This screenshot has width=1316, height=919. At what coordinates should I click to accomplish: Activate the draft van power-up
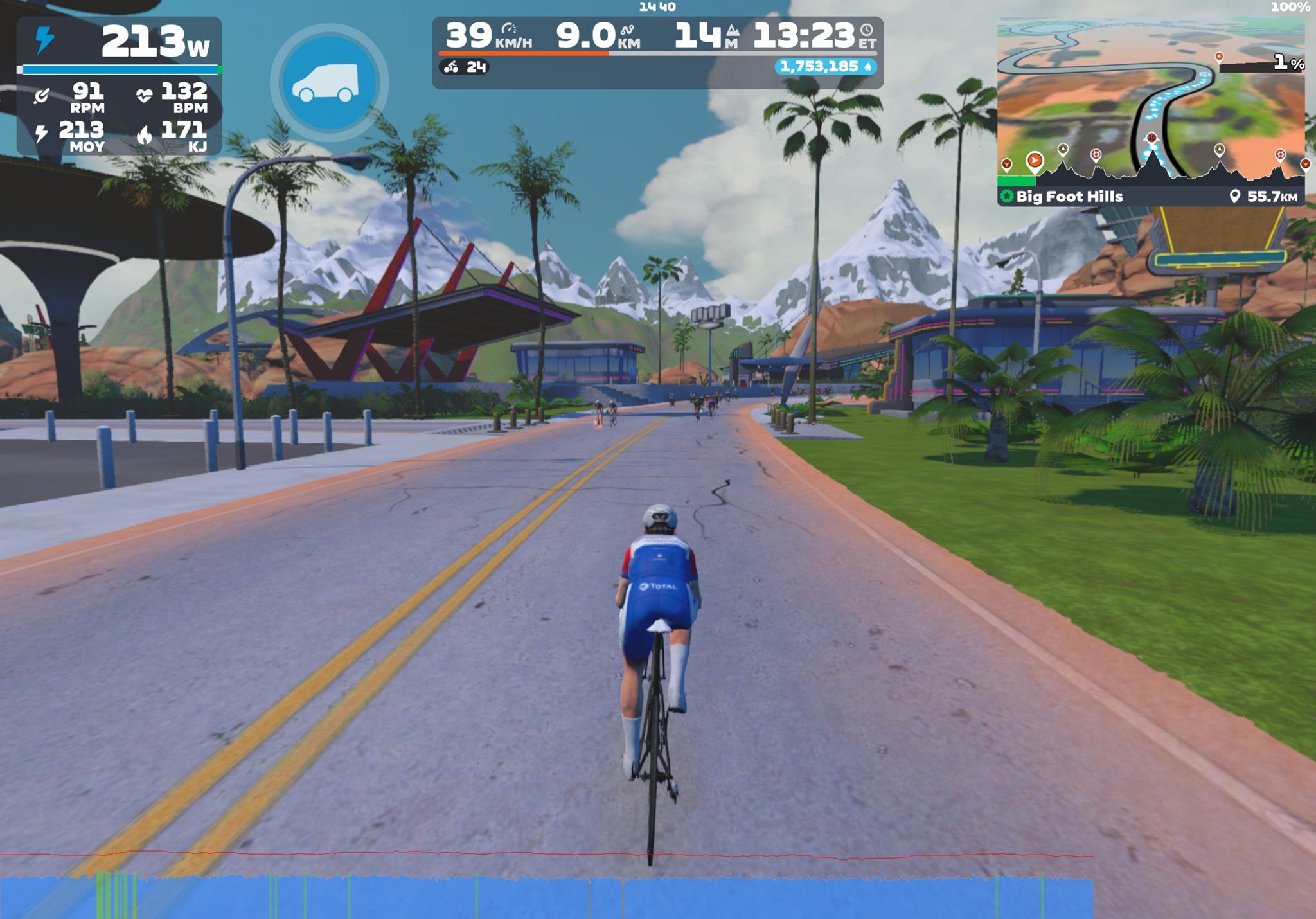pos(328,83)
